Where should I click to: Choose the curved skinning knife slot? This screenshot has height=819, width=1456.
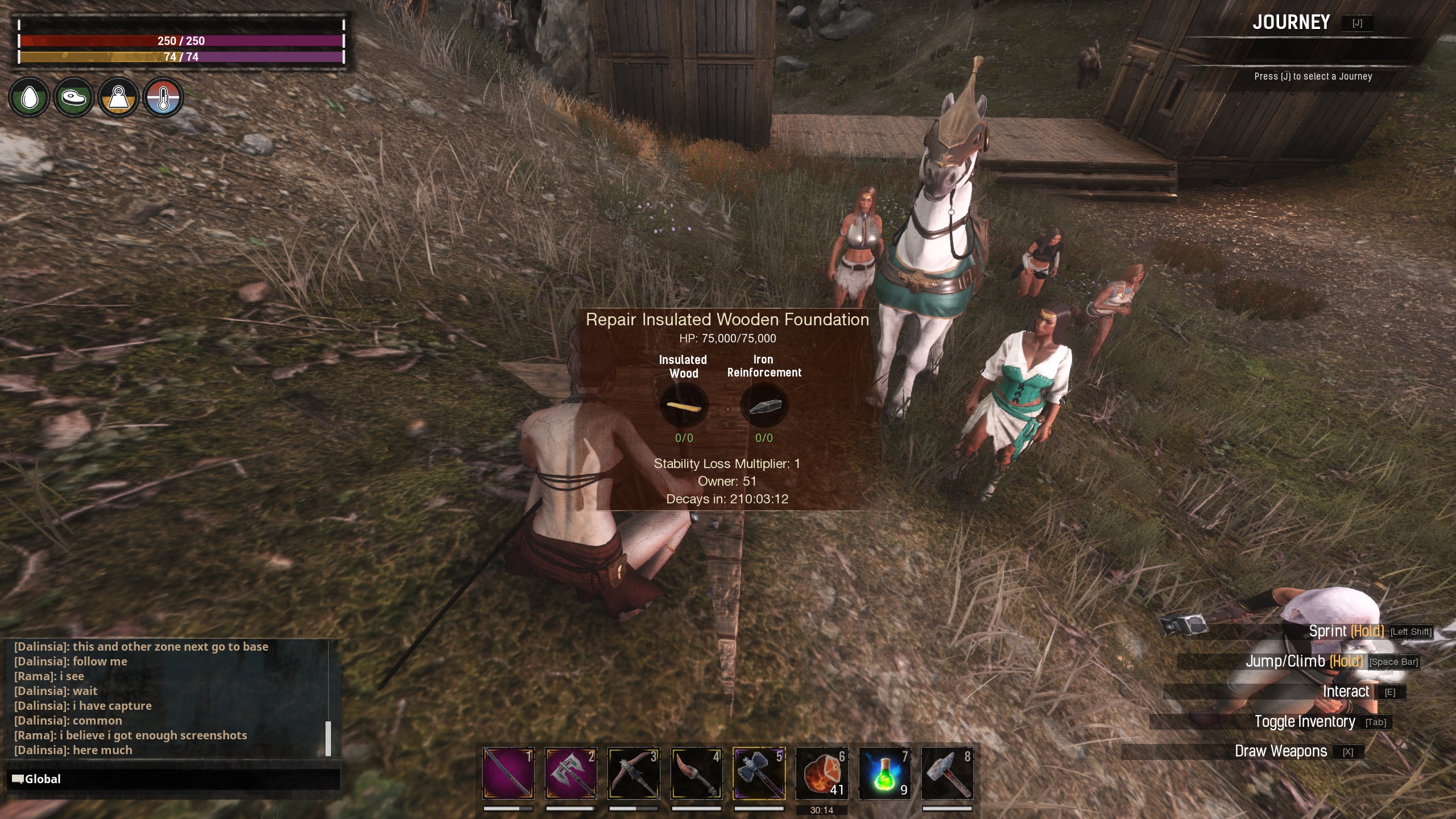point(696,773)
